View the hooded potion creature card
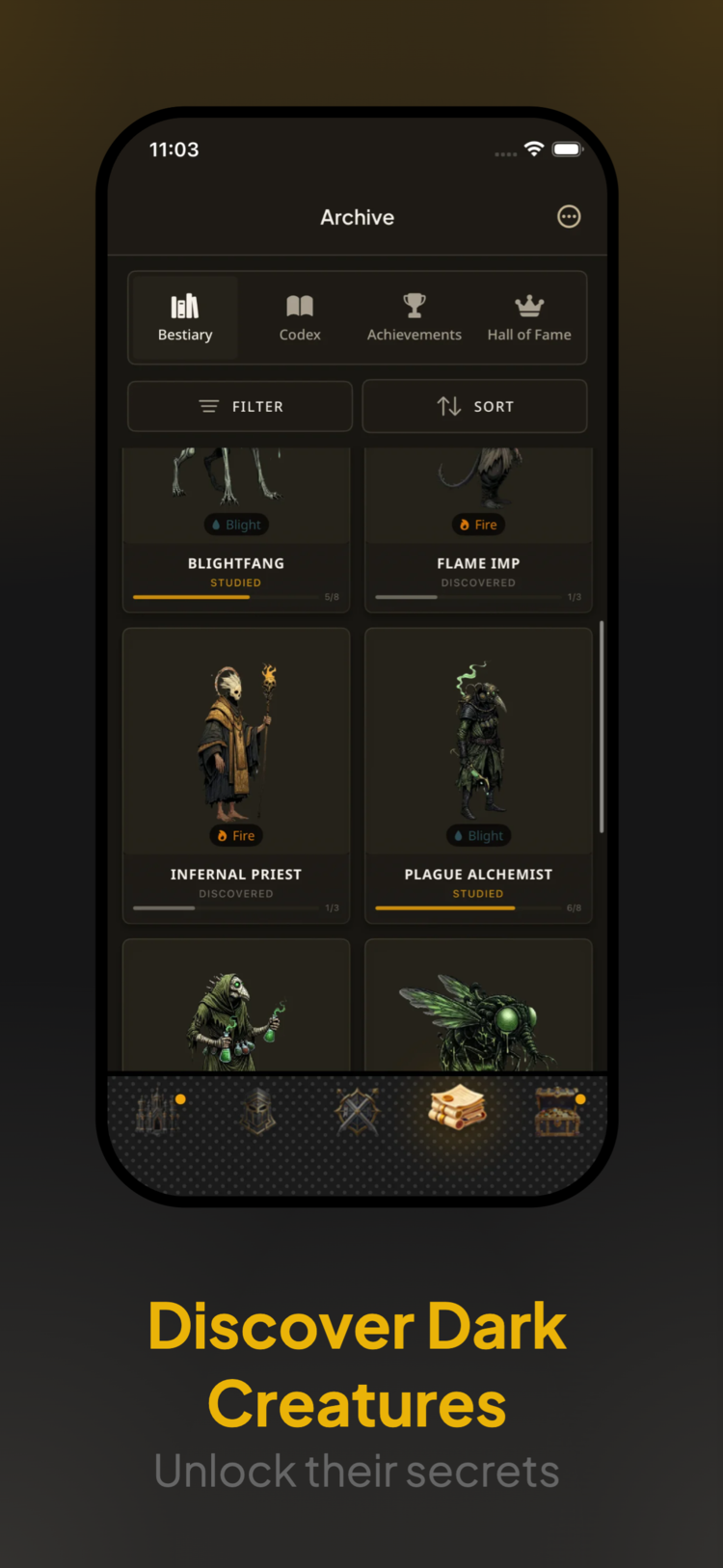This screenshot has width=723, height=1568. 236,1008
